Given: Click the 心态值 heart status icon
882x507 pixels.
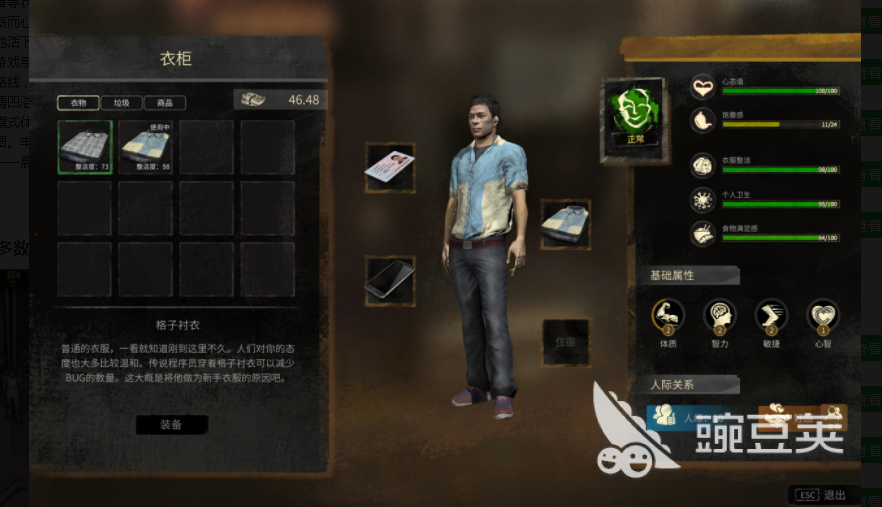Looking at the screenshot, I should pos(704,87).
